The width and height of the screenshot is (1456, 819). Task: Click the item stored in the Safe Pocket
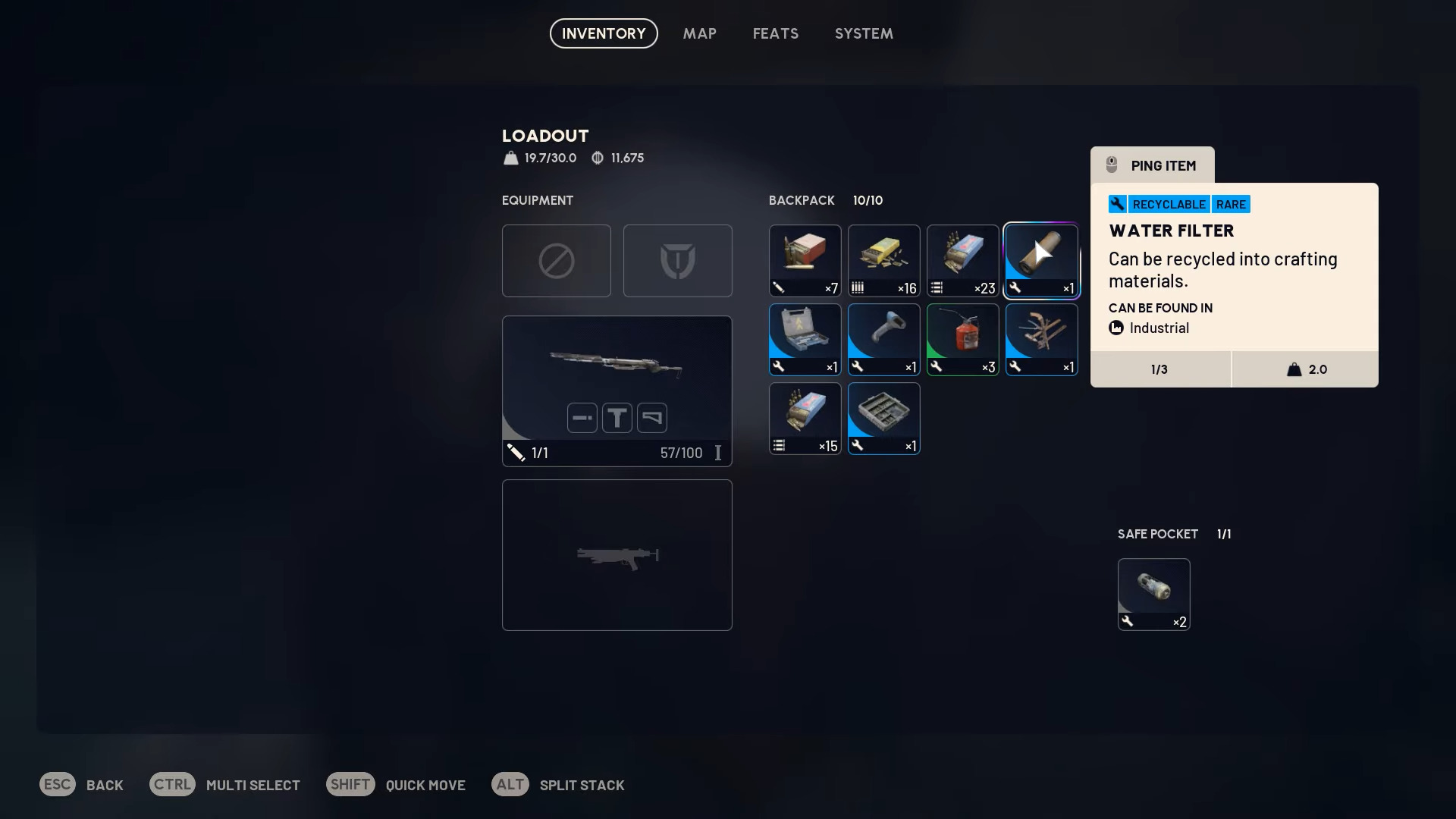[1153, 594]
